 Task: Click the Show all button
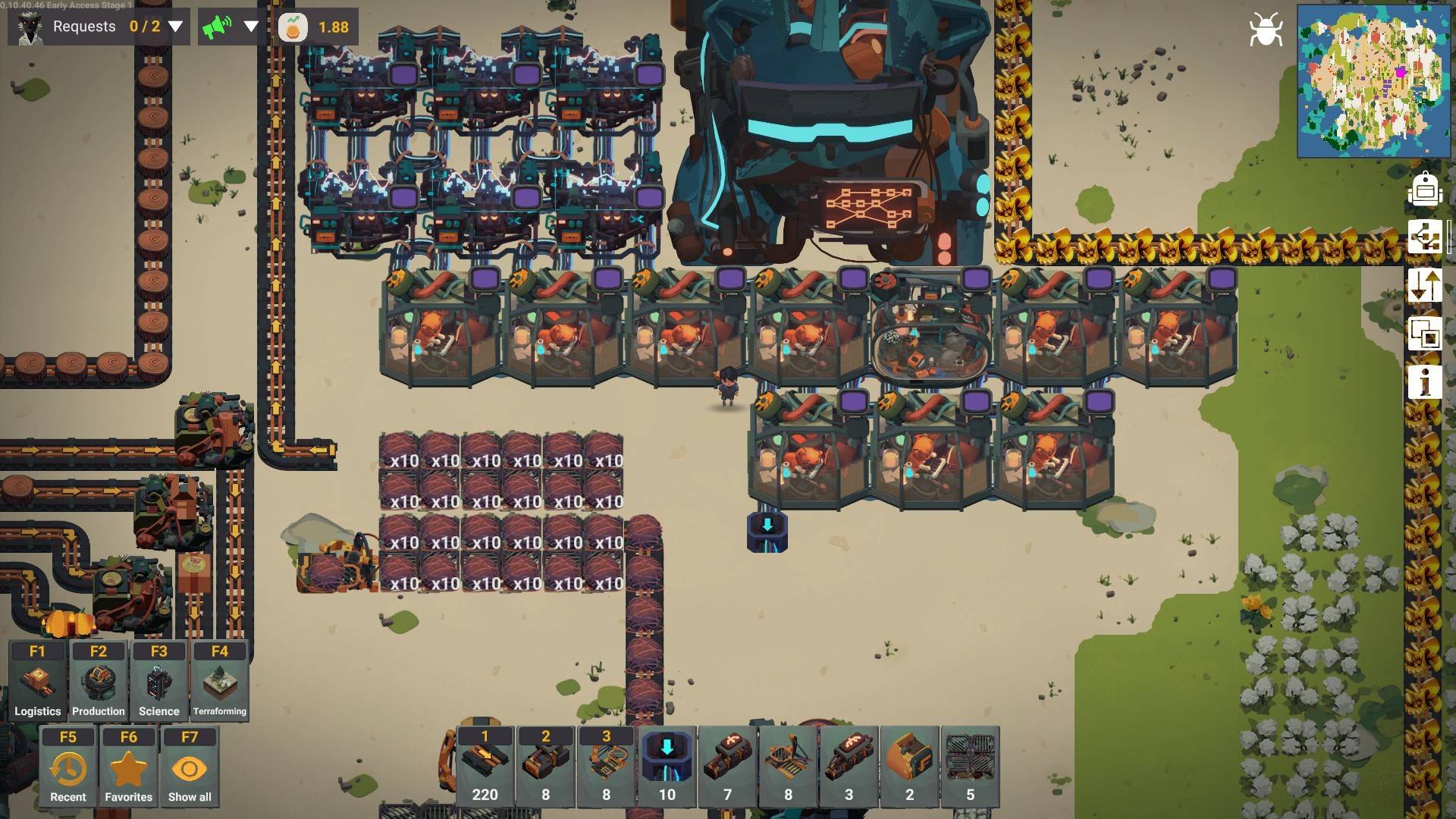[x=190, y=767]
